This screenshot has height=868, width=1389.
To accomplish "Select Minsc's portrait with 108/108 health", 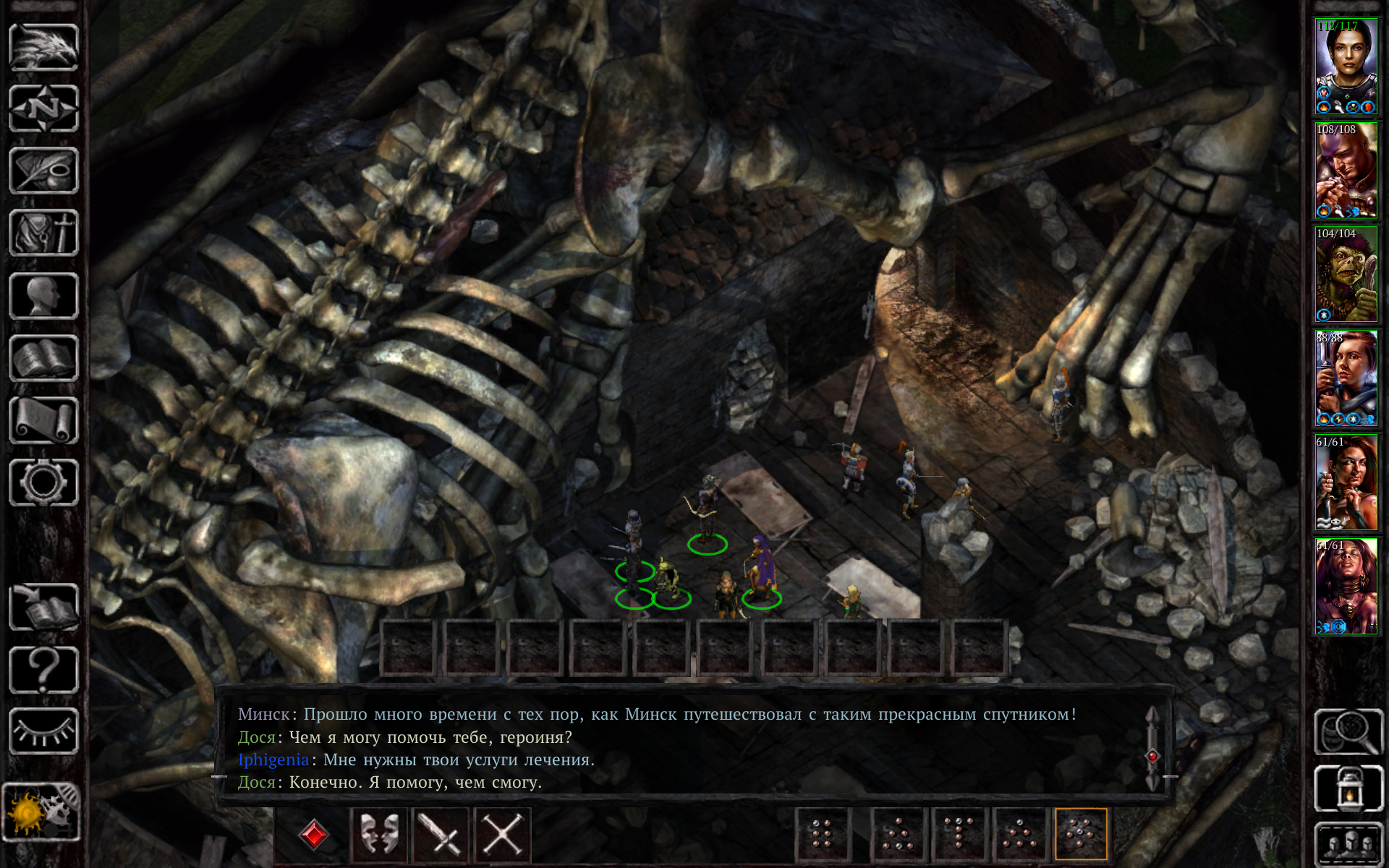I will 1346,171.
